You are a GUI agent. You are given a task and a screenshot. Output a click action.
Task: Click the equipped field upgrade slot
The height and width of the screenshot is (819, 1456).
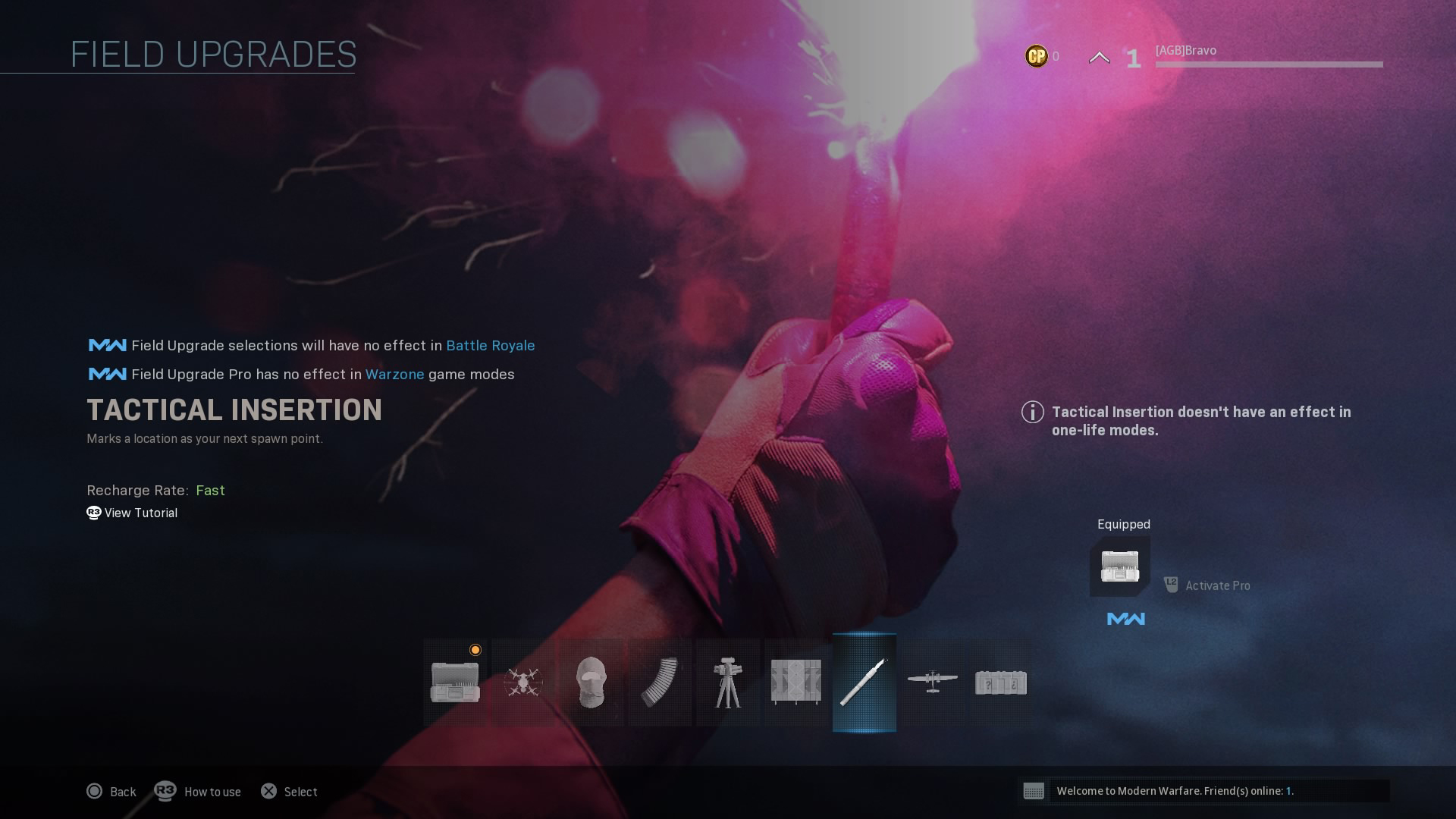pos(1120,566)
